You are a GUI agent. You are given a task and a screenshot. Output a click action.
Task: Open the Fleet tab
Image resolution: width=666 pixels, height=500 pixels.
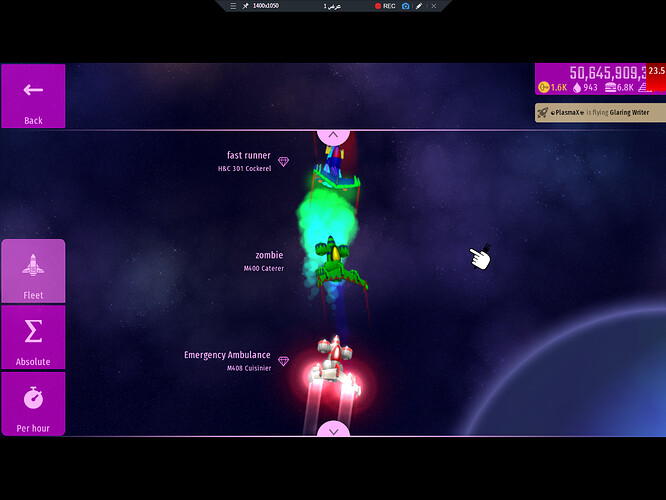pos(33,271)
